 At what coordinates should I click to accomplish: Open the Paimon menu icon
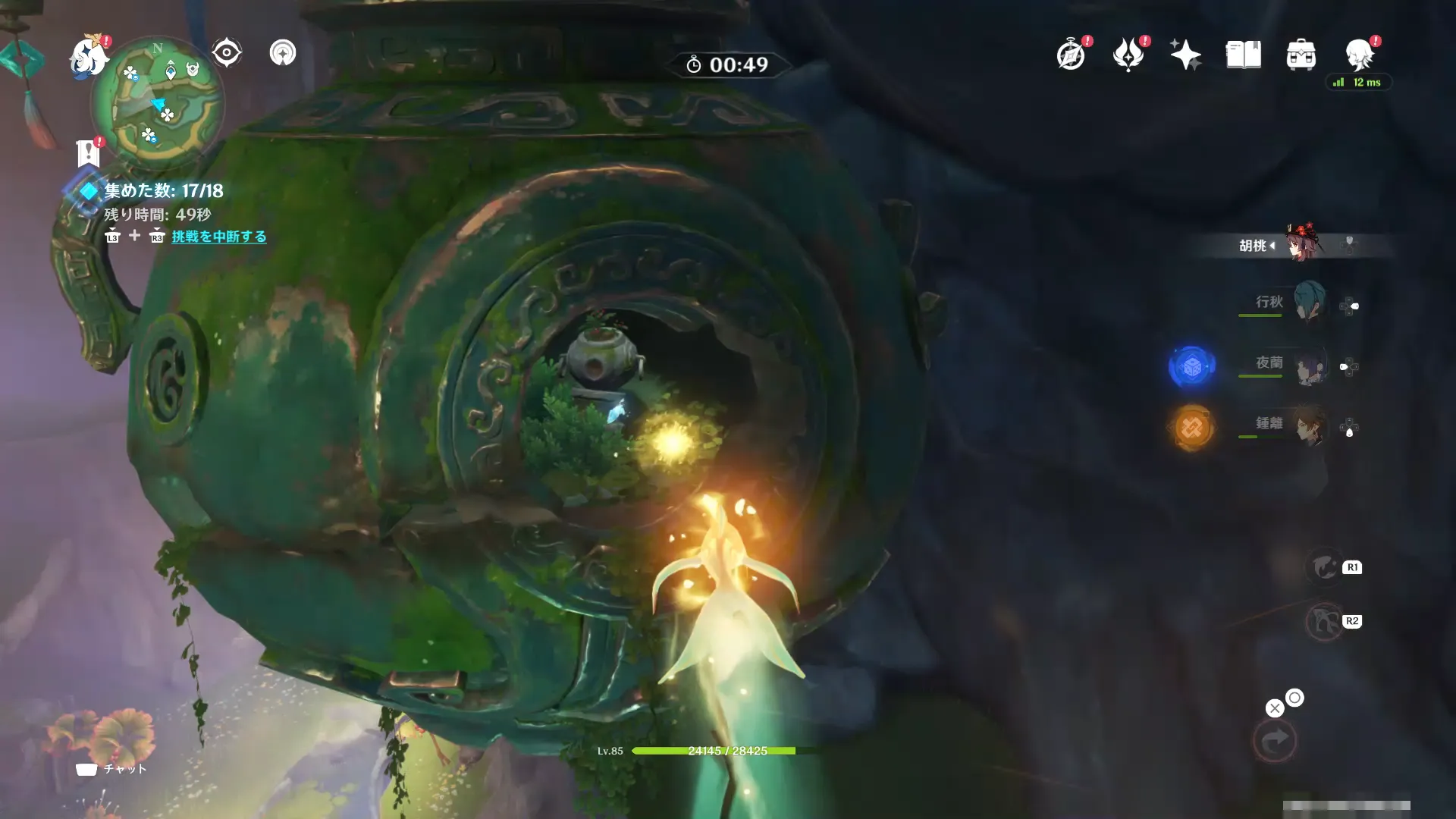point(88,57)
